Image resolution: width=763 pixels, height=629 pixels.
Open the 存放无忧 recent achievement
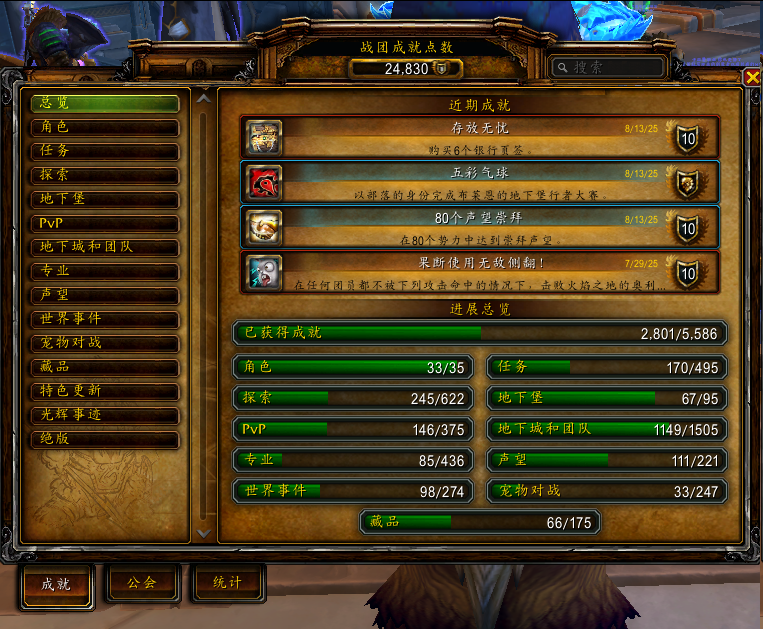pos(479,137)
